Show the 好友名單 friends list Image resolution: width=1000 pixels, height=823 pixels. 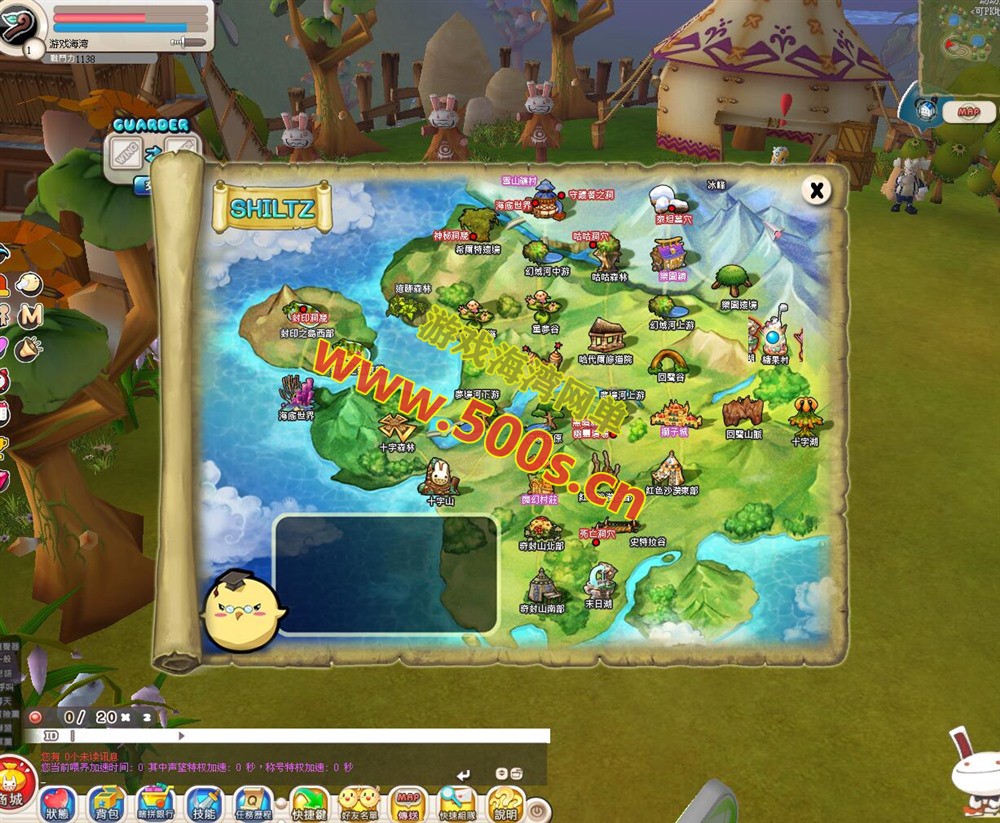coord(359,803)
